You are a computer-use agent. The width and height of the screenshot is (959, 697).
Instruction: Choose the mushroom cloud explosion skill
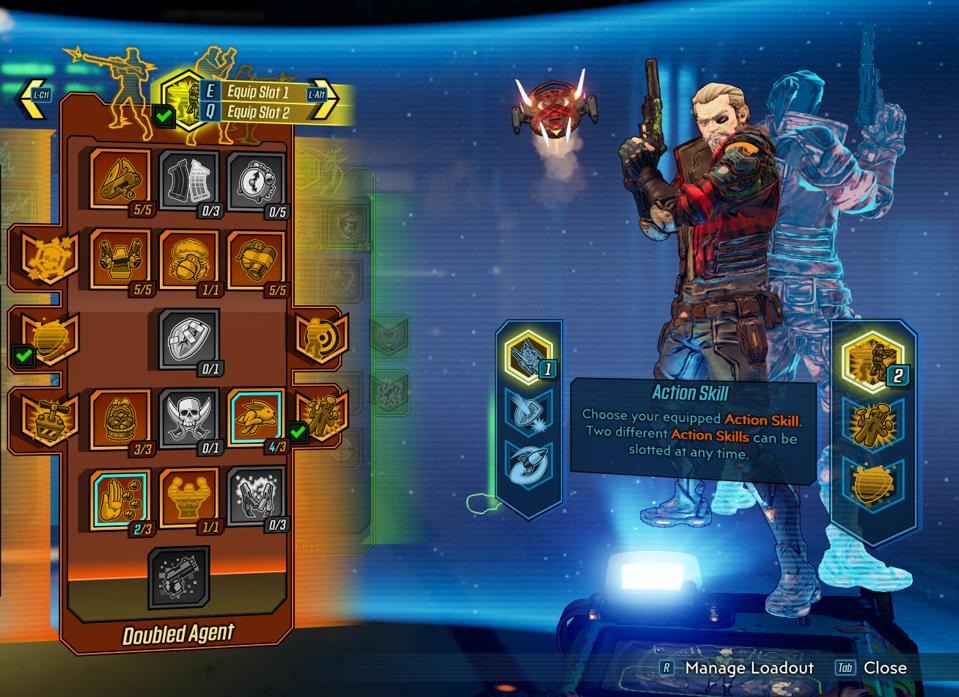click(189, 260)
